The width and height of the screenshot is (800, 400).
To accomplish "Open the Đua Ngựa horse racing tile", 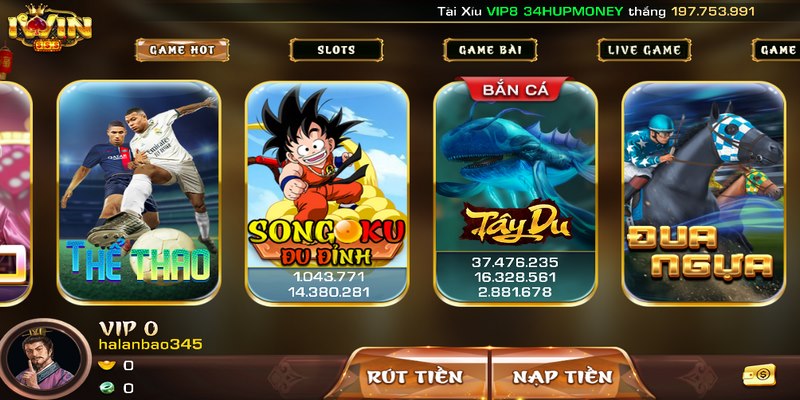I will (702, 192).
